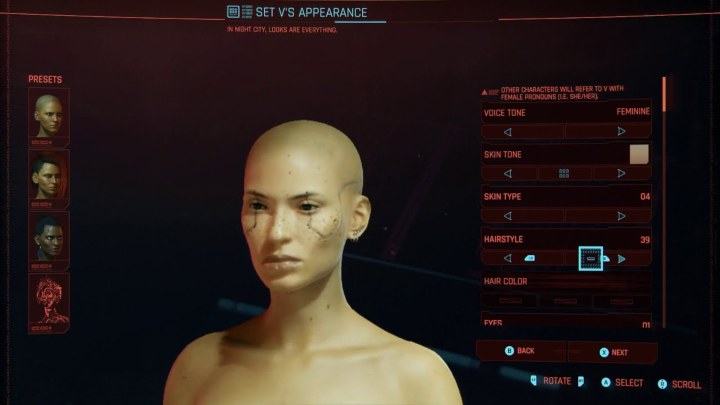Open the skin tone color grid
This screenshot has height=405, width=720.
[564, 173]
